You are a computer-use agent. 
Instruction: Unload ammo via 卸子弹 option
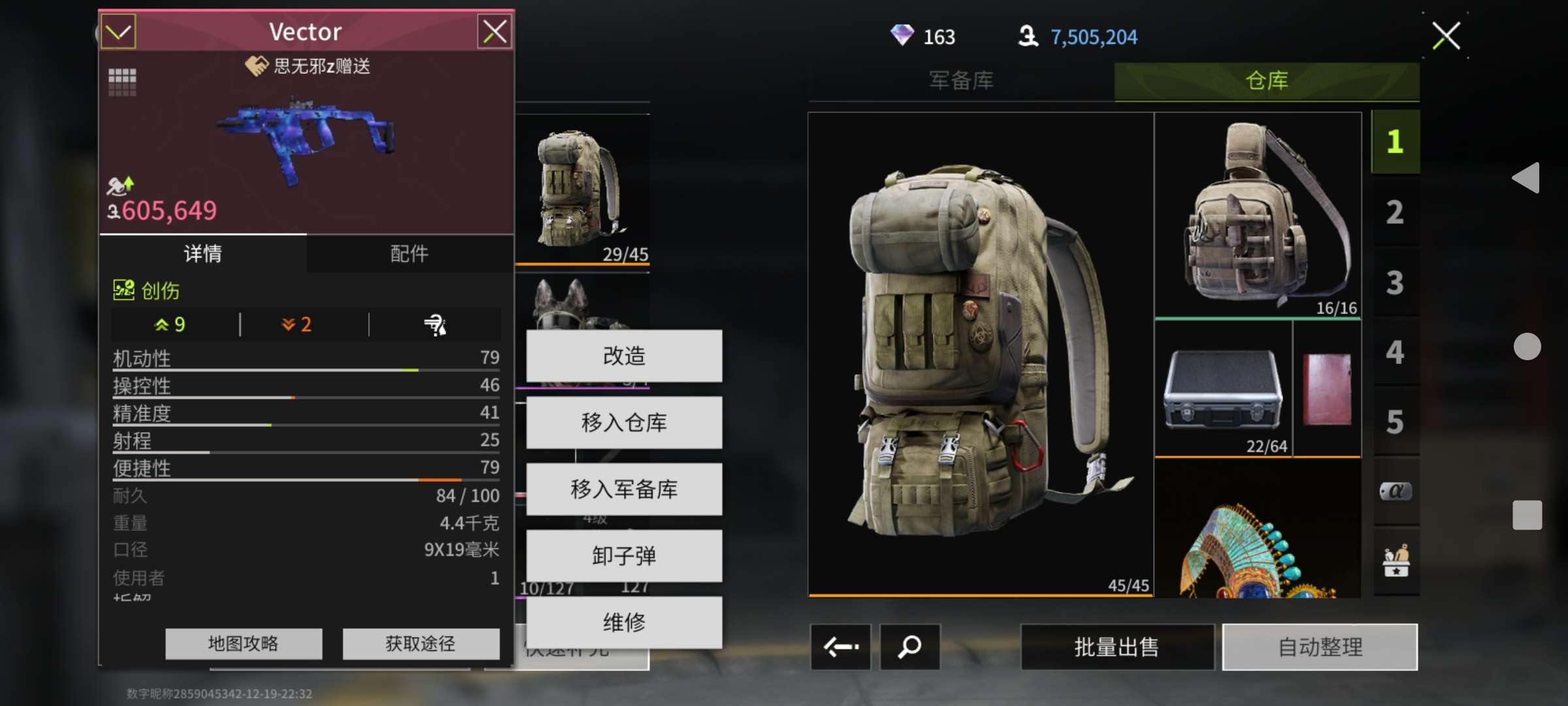(624, 556)
